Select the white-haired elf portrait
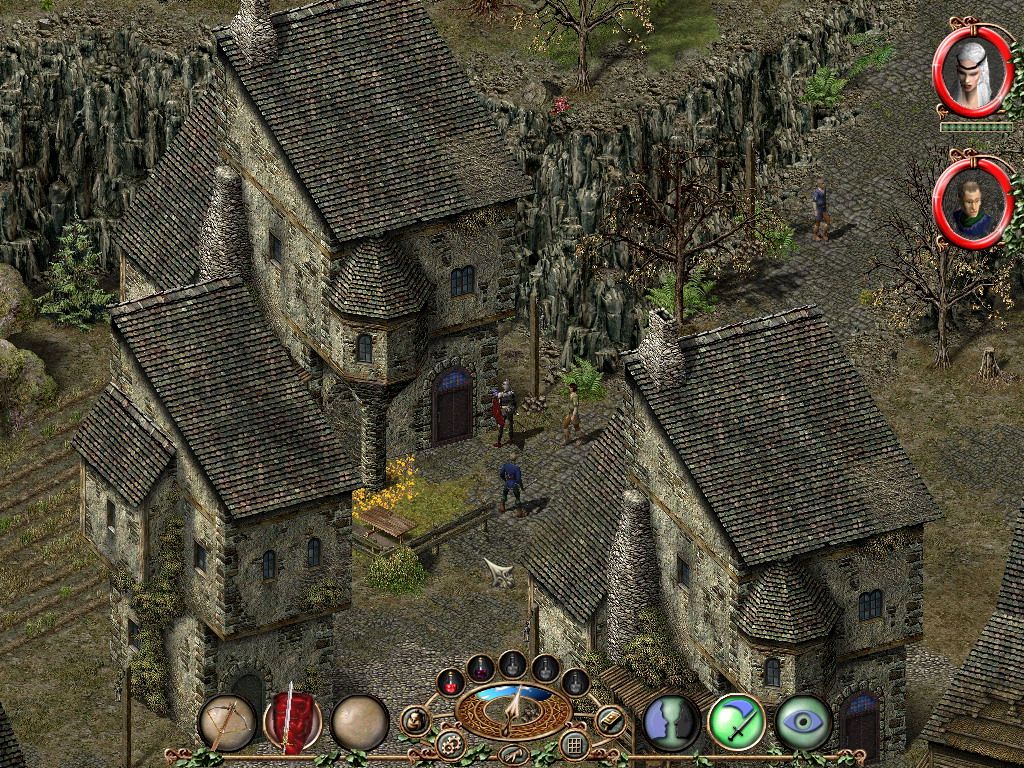This screenshot has width=1024, height=768. click(972, 72)
